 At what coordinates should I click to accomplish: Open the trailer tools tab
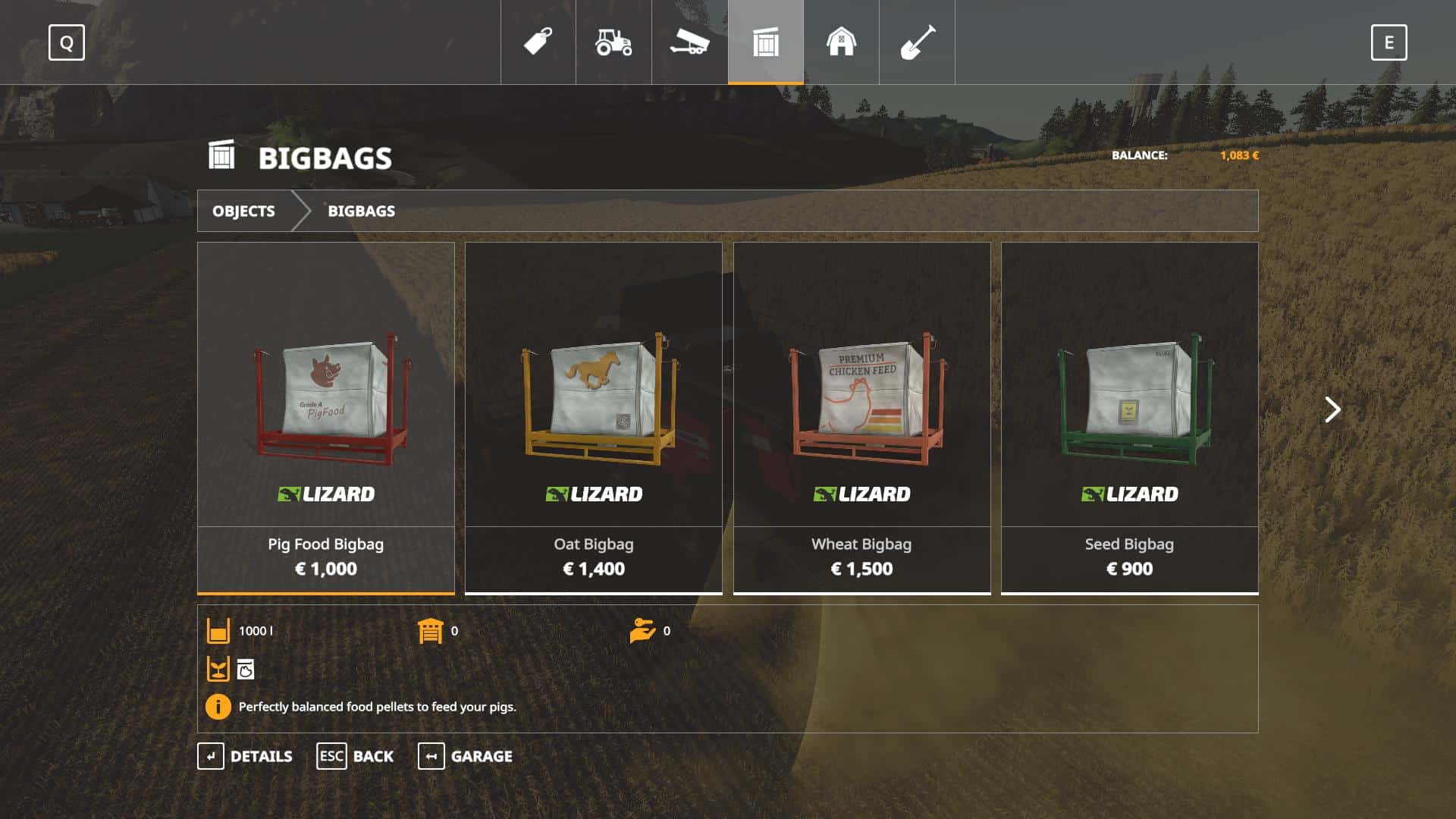coord(689,42)
